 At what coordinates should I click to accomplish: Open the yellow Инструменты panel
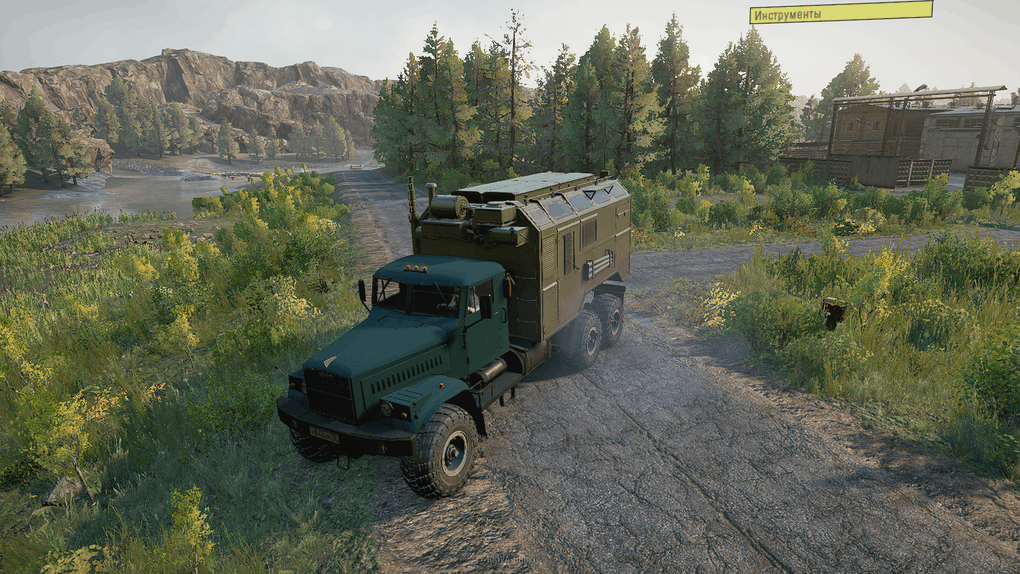point(840,13)
